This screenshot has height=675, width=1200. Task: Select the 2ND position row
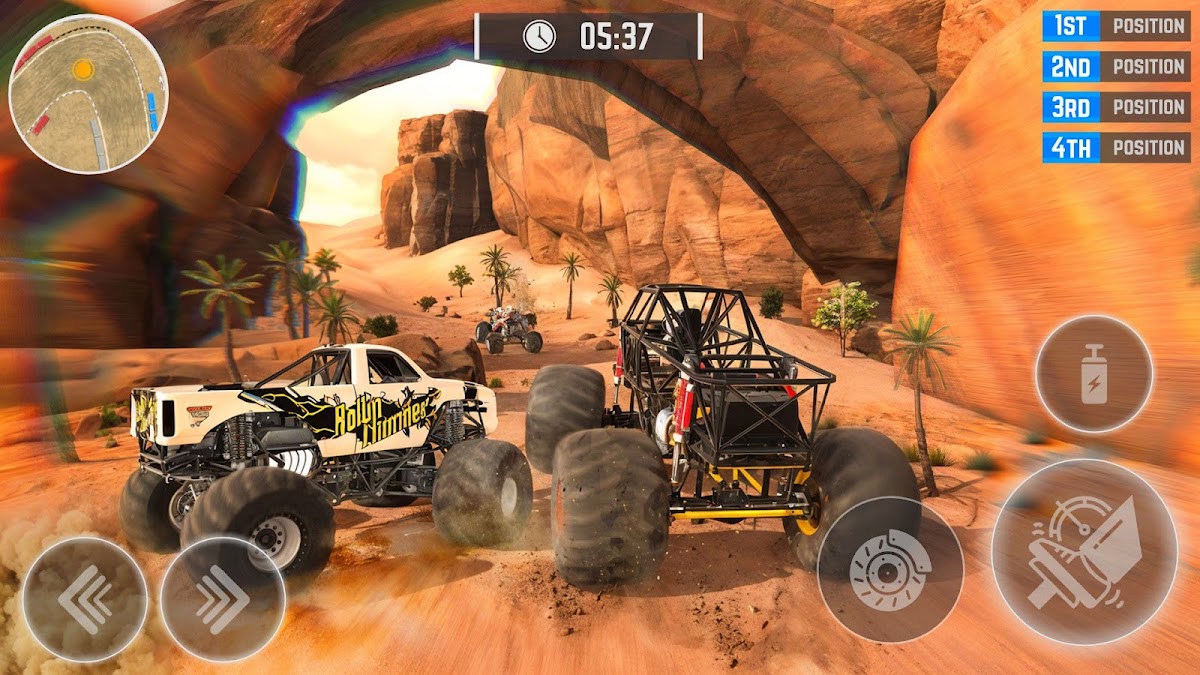click(1115, 66)
